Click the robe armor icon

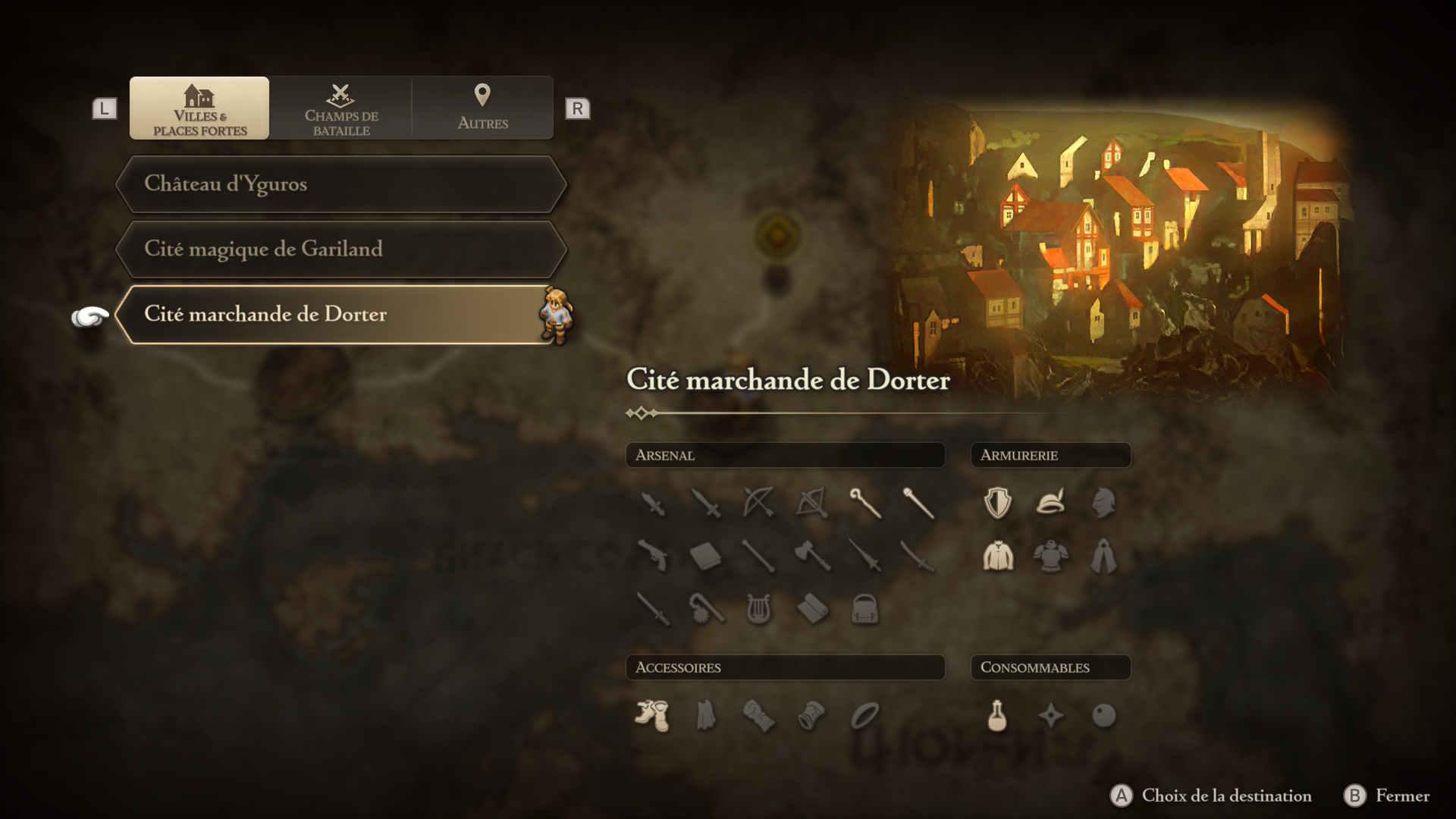pyautogui.click(x=1103, y=557)
